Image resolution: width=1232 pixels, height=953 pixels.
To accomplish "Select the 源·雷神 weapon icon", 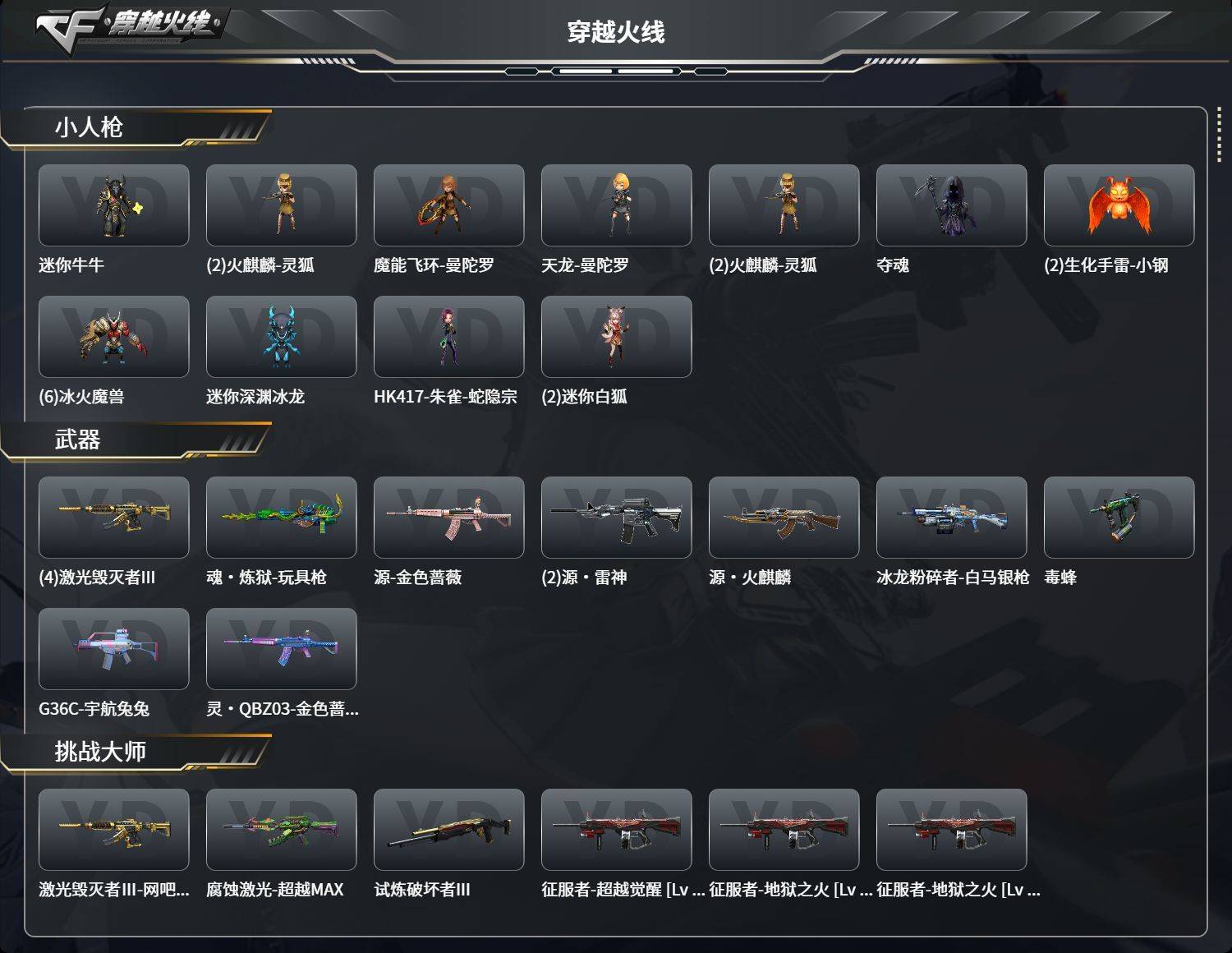I will coord(617,518).
